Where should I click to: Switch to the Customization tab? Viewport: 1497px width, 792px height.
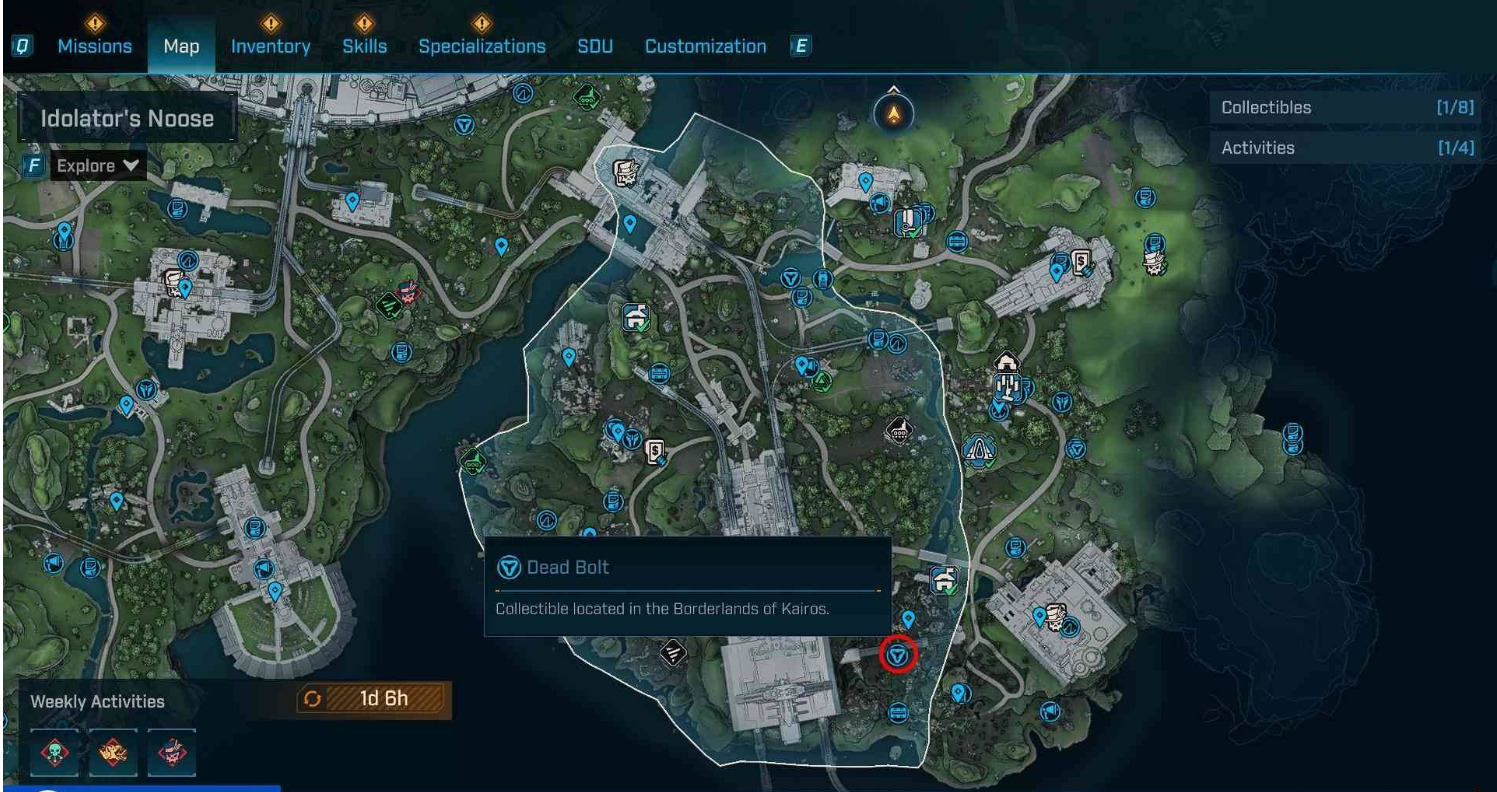pos(705,46)
